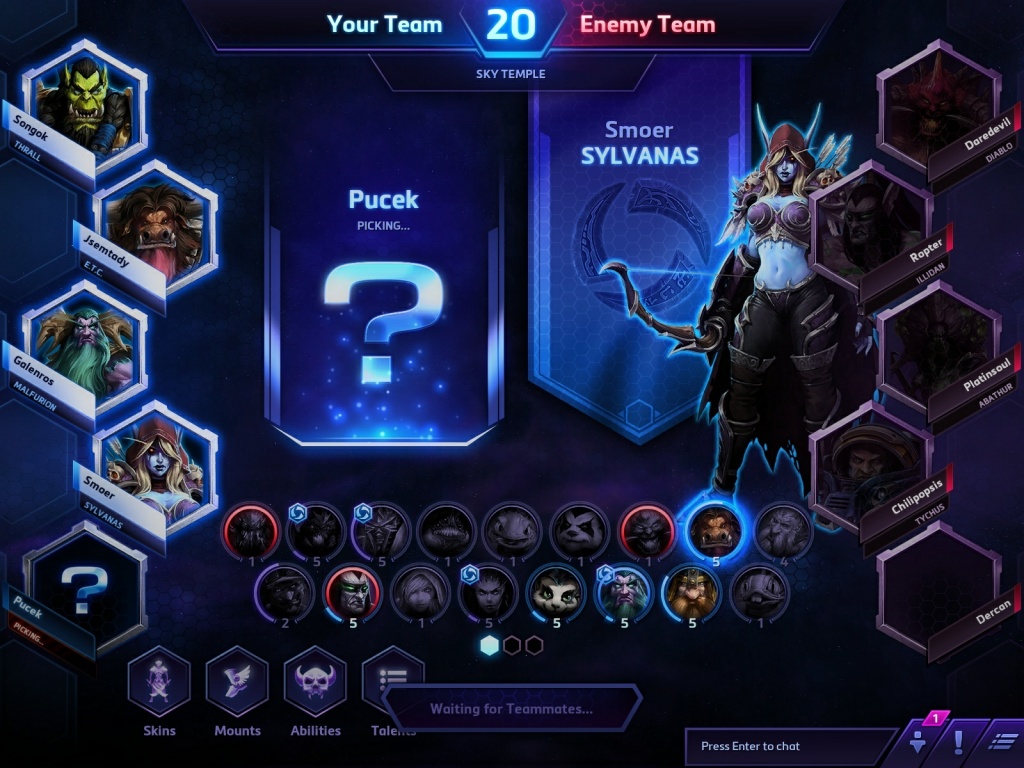Click Galenros's Malfurion team portrait
Viewport: 1024px width, 768px height.
tap(84, 343)
